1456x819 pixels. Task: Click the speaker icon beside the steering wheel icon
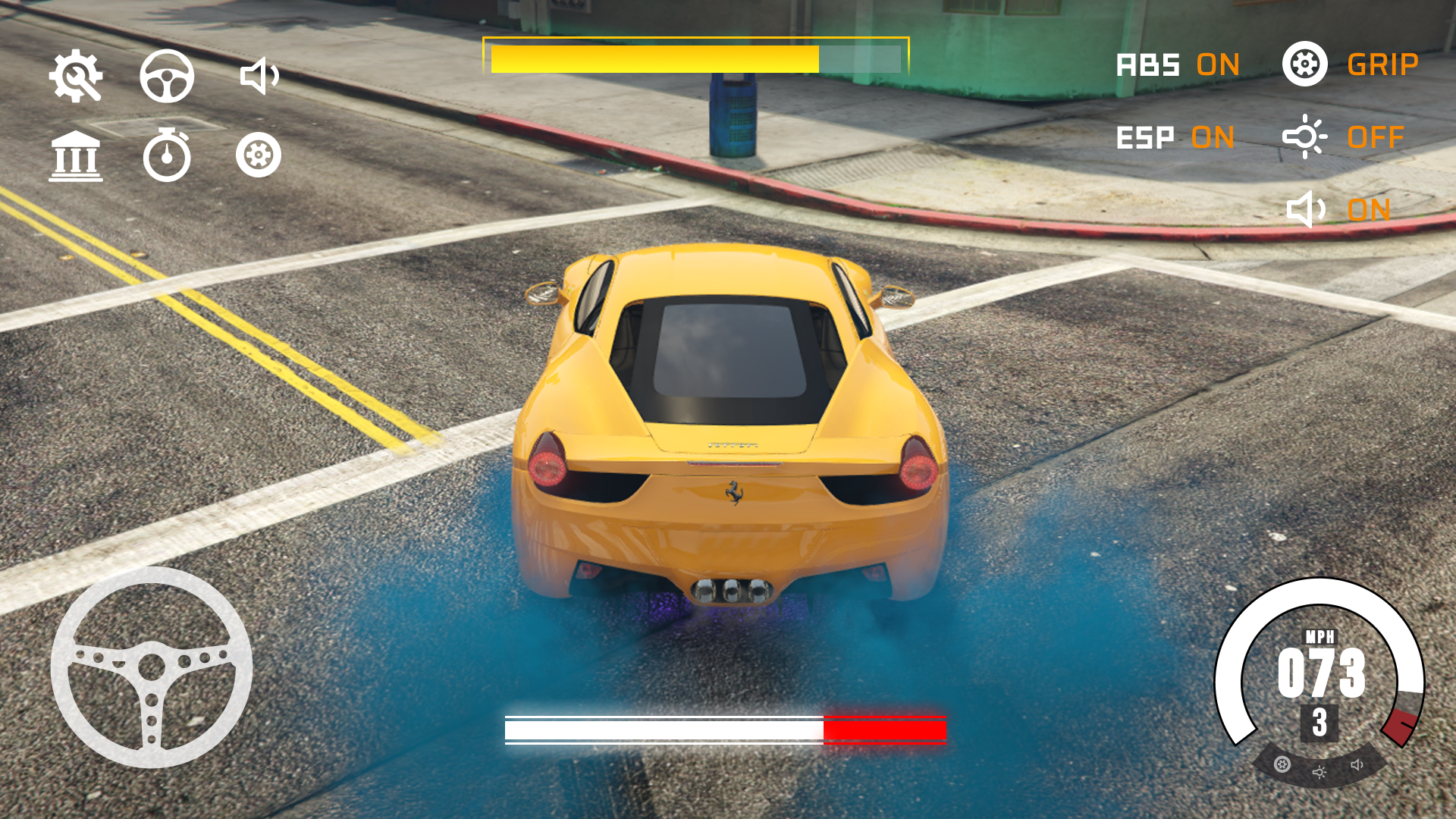point(259,76)
